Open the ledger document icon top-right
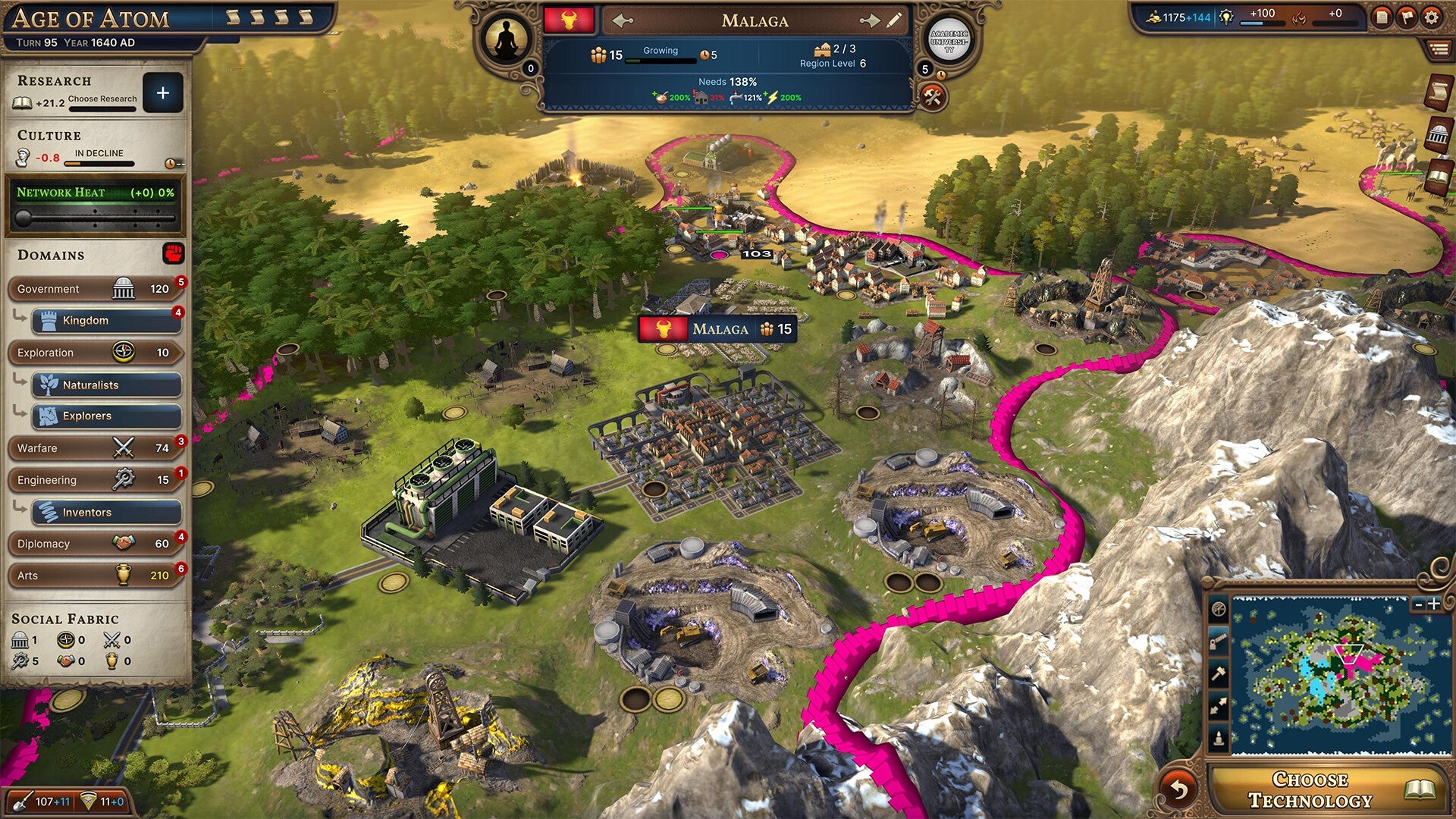 coord(1382,17)
